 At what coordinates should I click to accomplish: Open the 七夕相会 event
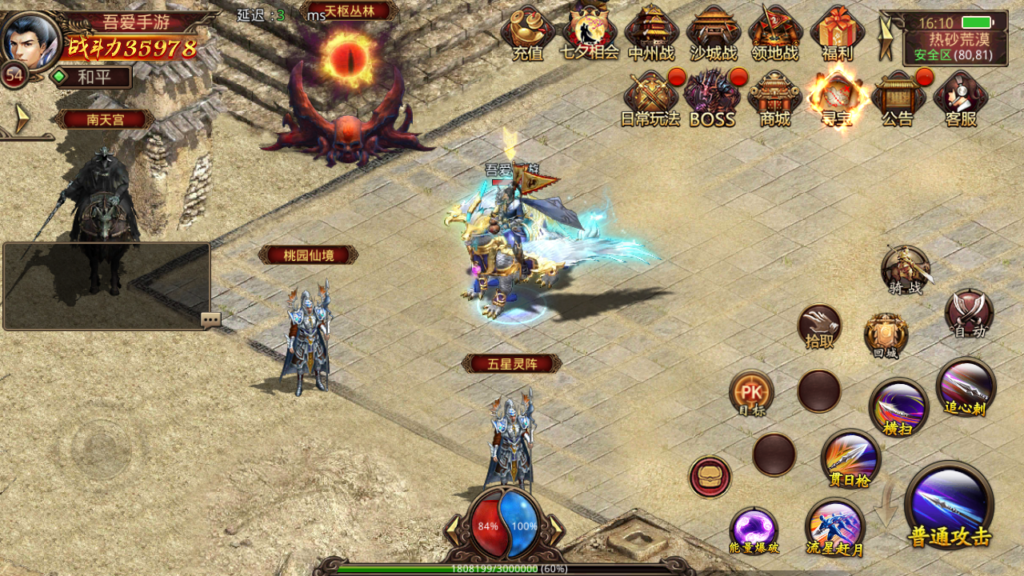point(589,33)
